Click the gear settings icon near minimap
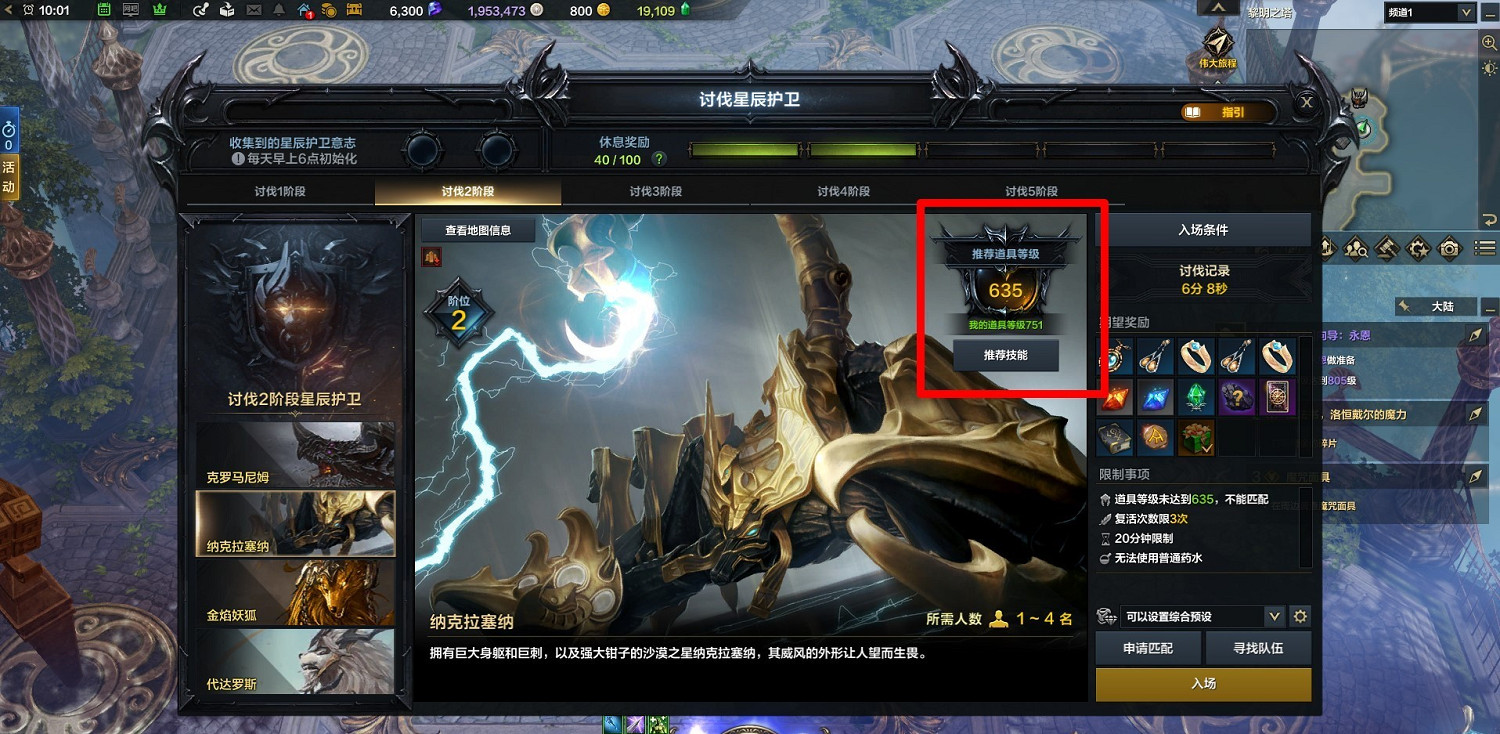 pyautogui.click(x=1417, y=250)
